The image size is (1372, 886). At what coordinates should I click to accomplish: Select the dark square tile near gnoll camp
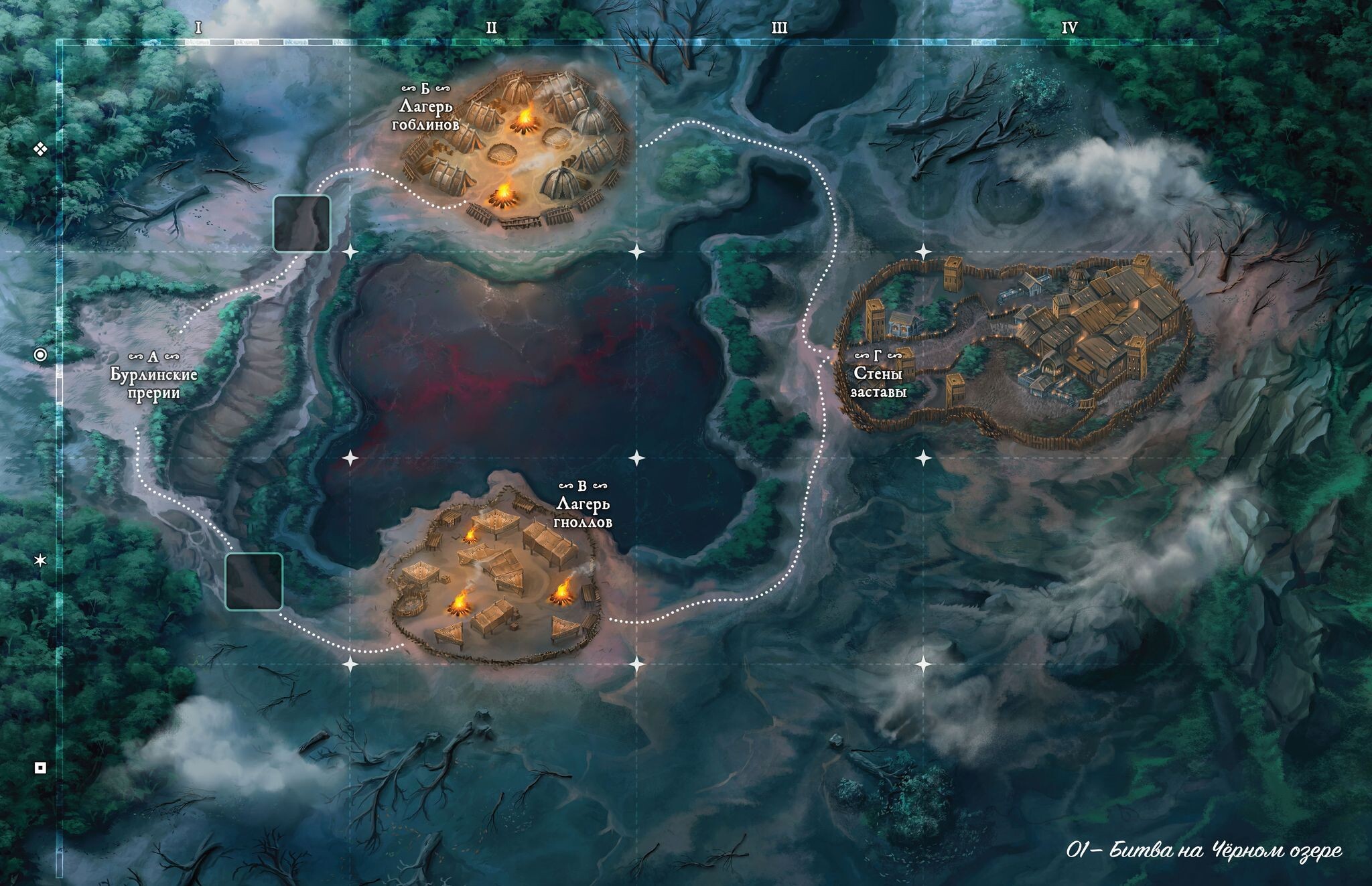pos(253,581)
